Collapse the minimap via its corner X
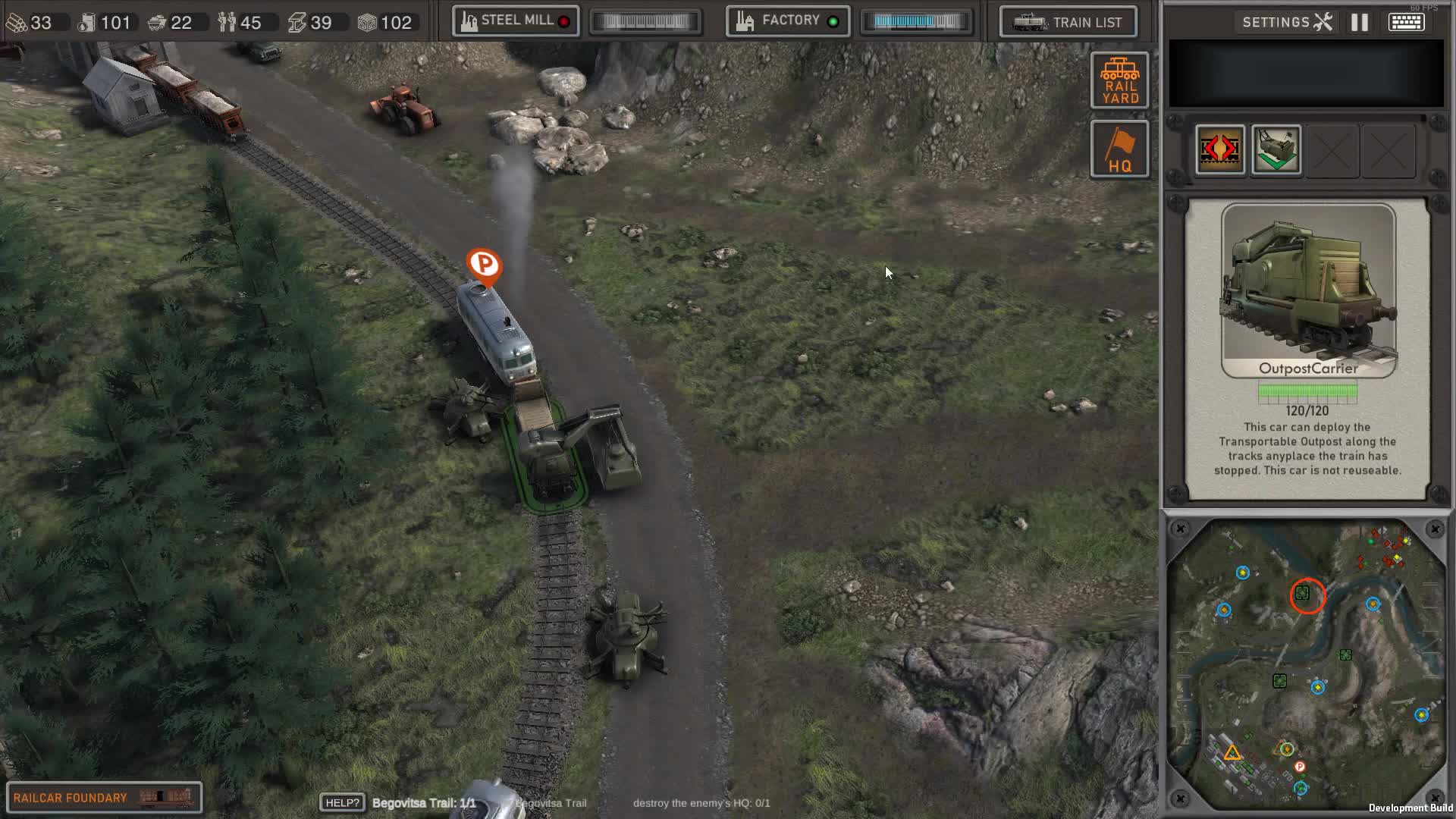 (1181, 527)
